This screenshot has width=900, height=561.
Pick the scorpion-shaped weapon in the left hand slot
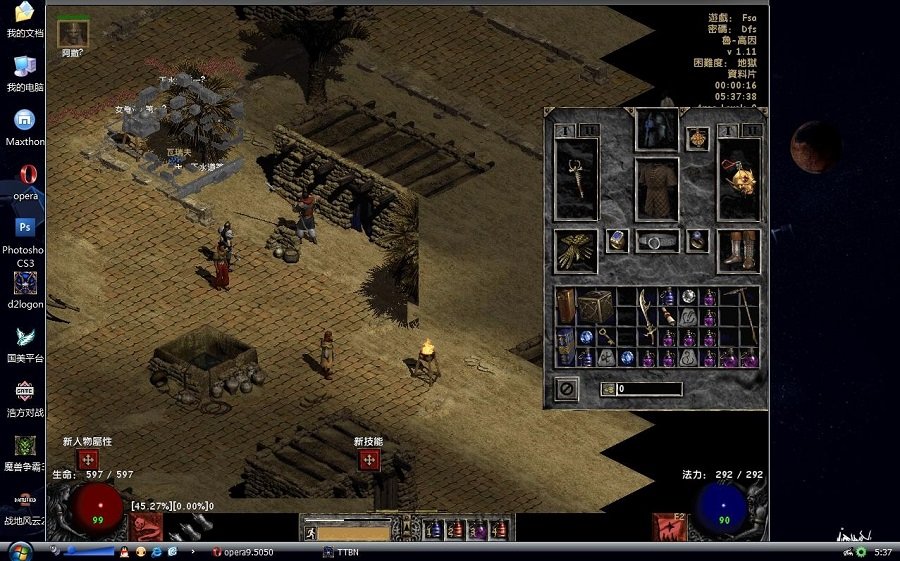pos(576,179)
